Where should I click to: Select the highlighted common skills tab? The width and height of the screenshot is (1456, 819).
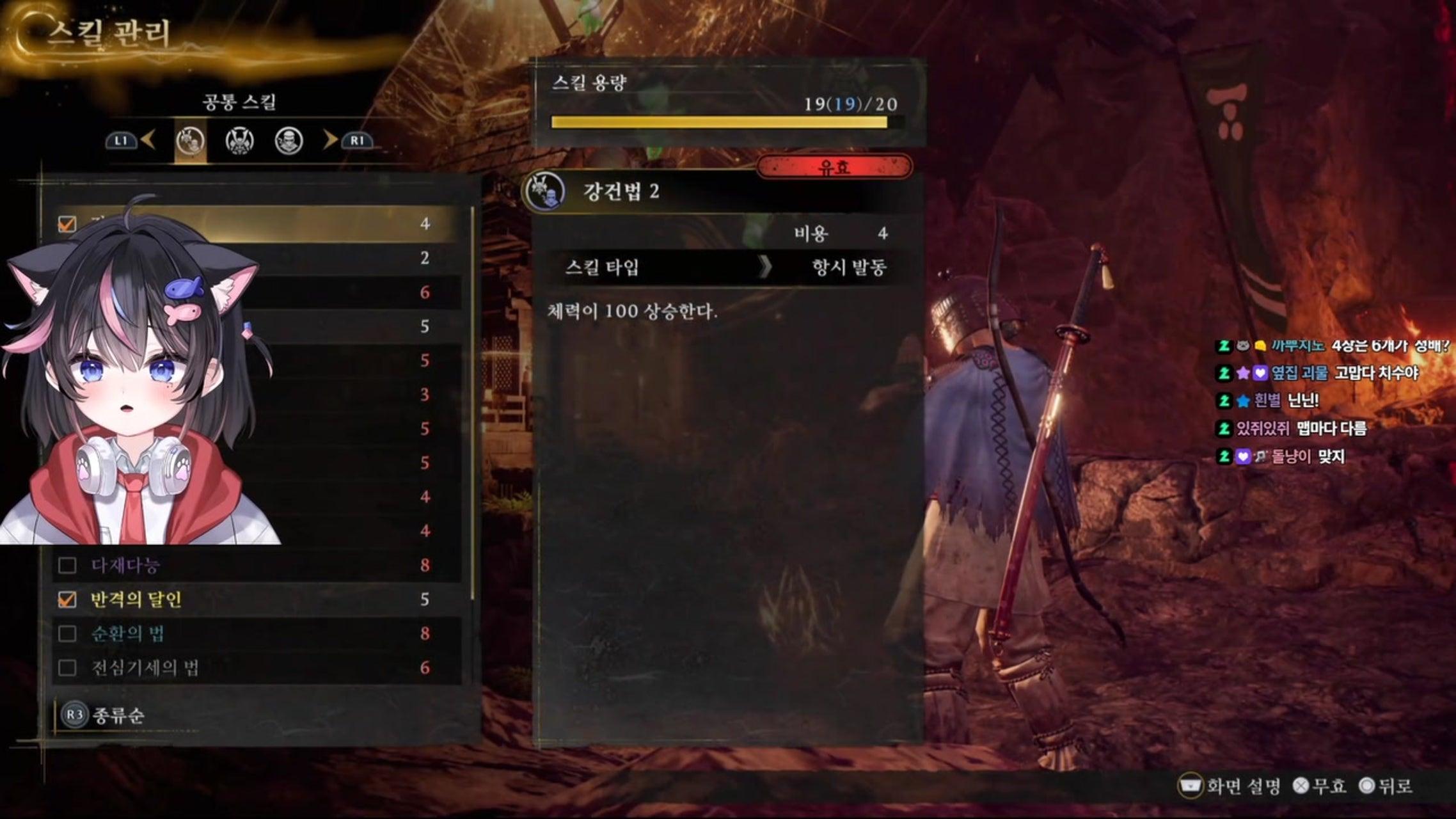coord(191,141)
